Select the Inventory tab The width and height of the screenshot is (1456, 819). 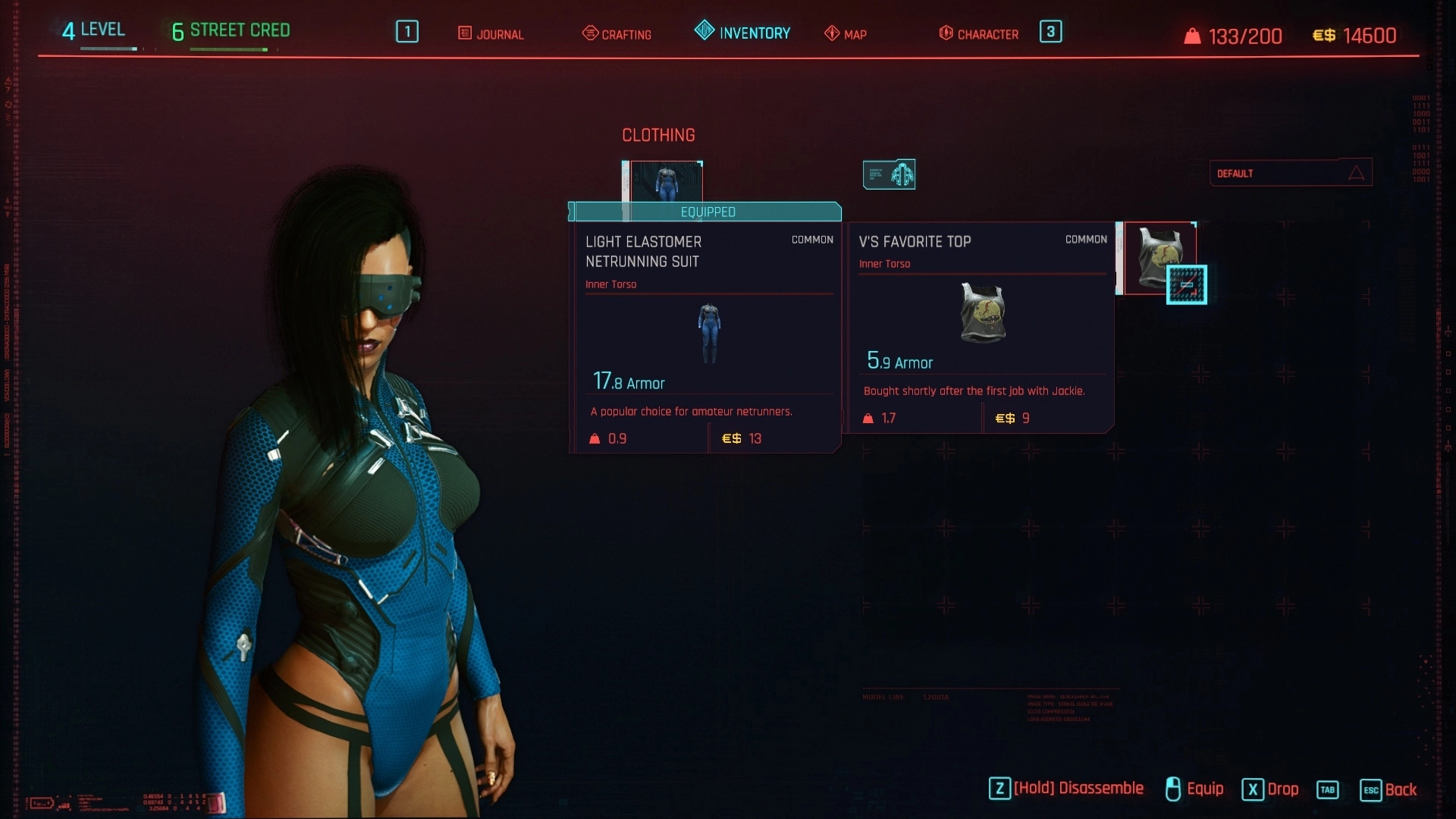(742, 33)
